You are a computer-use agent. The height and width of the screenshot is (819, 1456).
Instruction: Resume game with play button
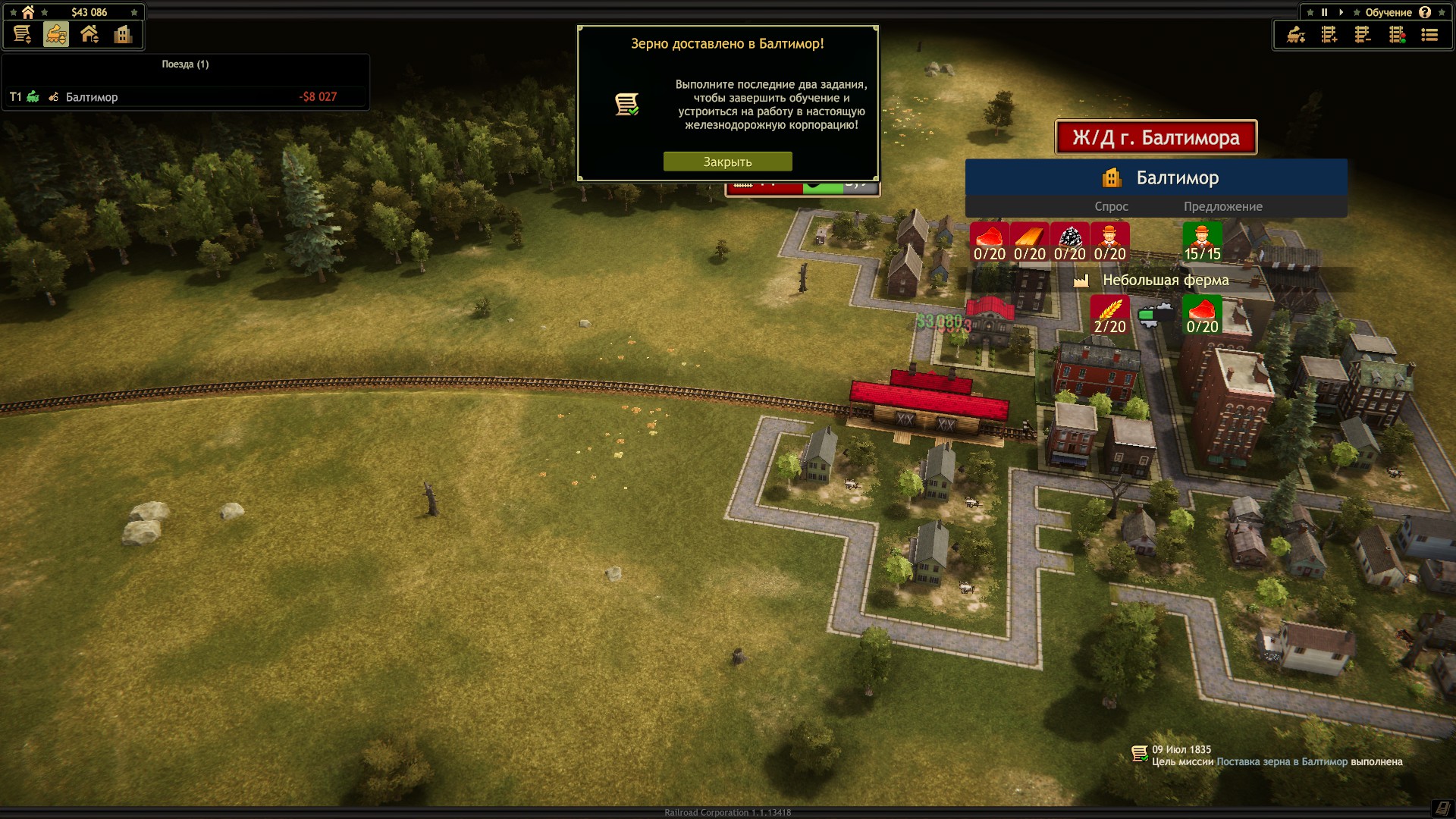click(1341, 12)
